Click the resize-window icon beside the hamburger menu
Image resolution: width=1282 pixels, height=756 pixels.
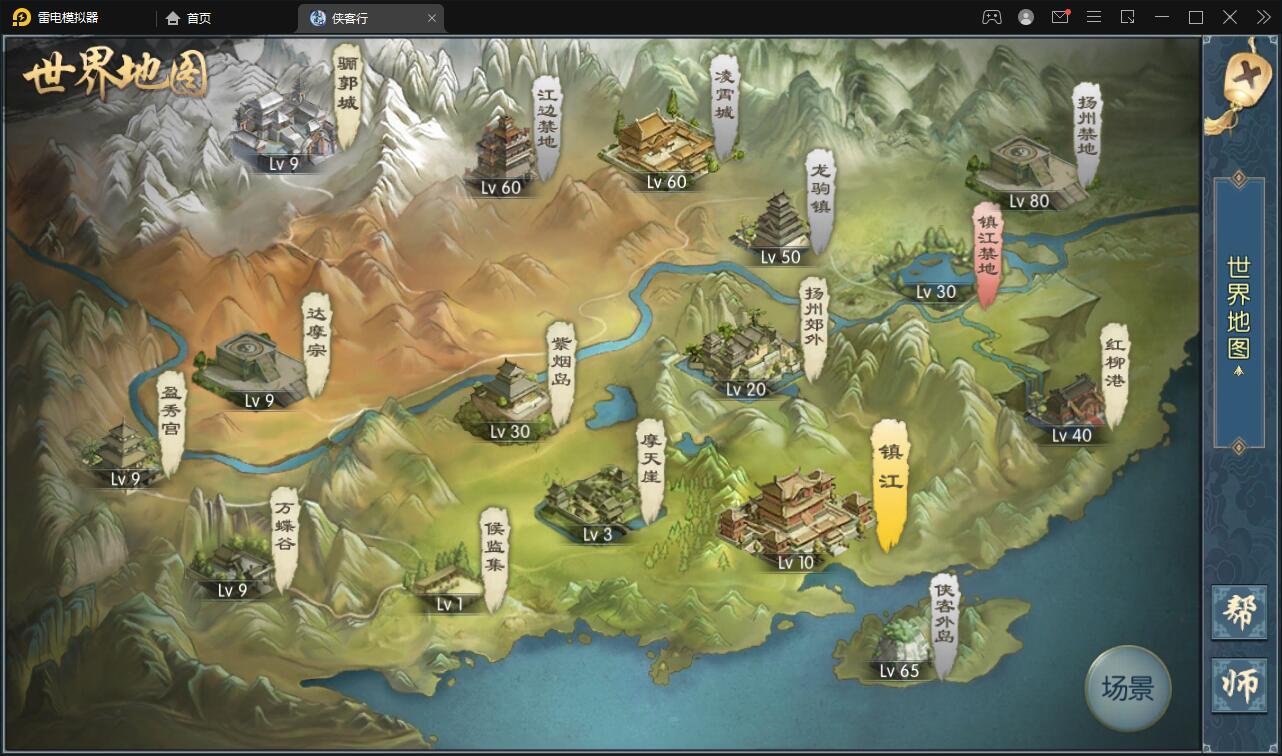pyautogui.click(x=1128, y=17)
